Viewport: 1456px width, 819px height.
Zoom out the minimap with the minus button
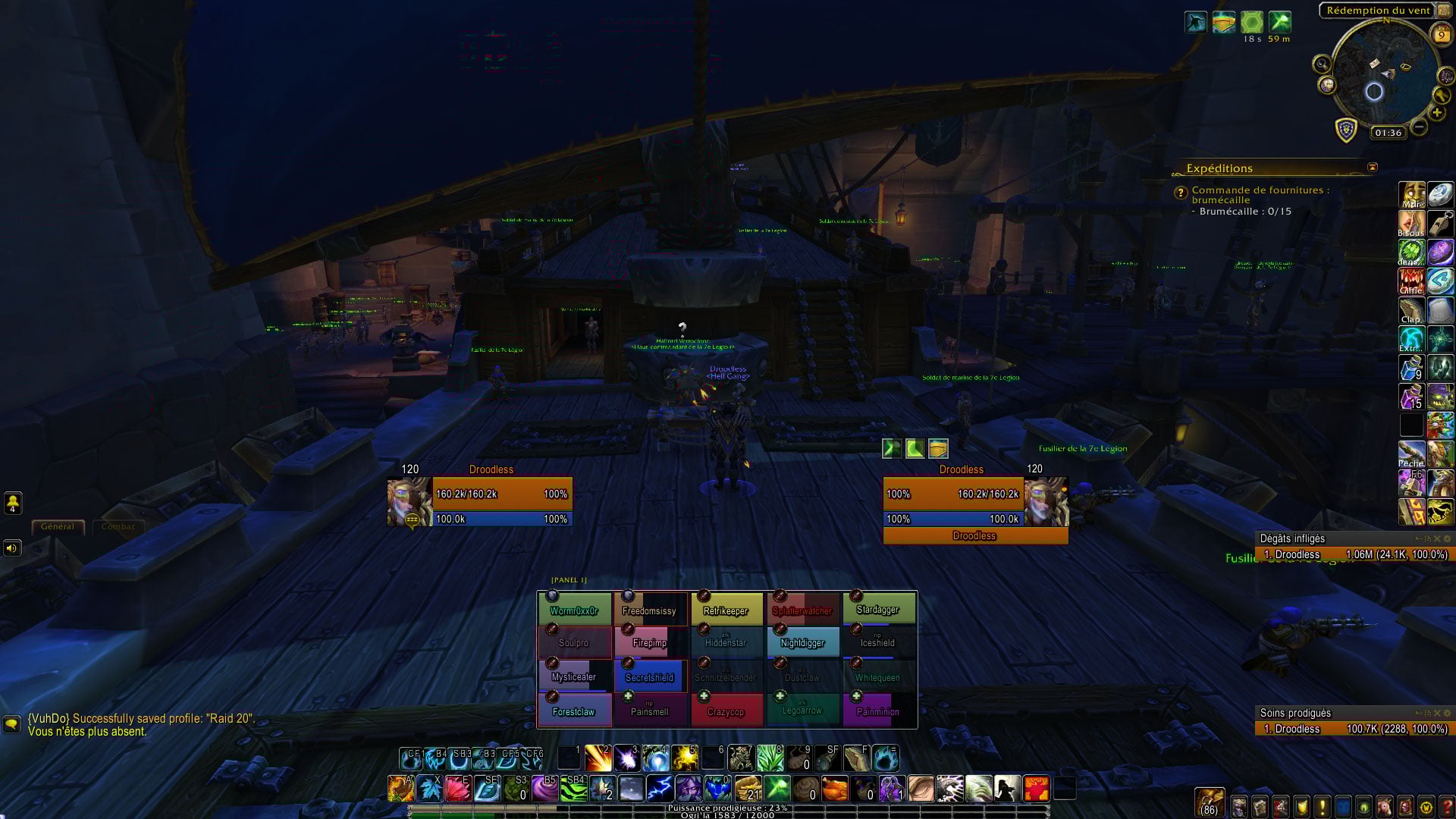pyautogui.click(x=1419, y=128)
